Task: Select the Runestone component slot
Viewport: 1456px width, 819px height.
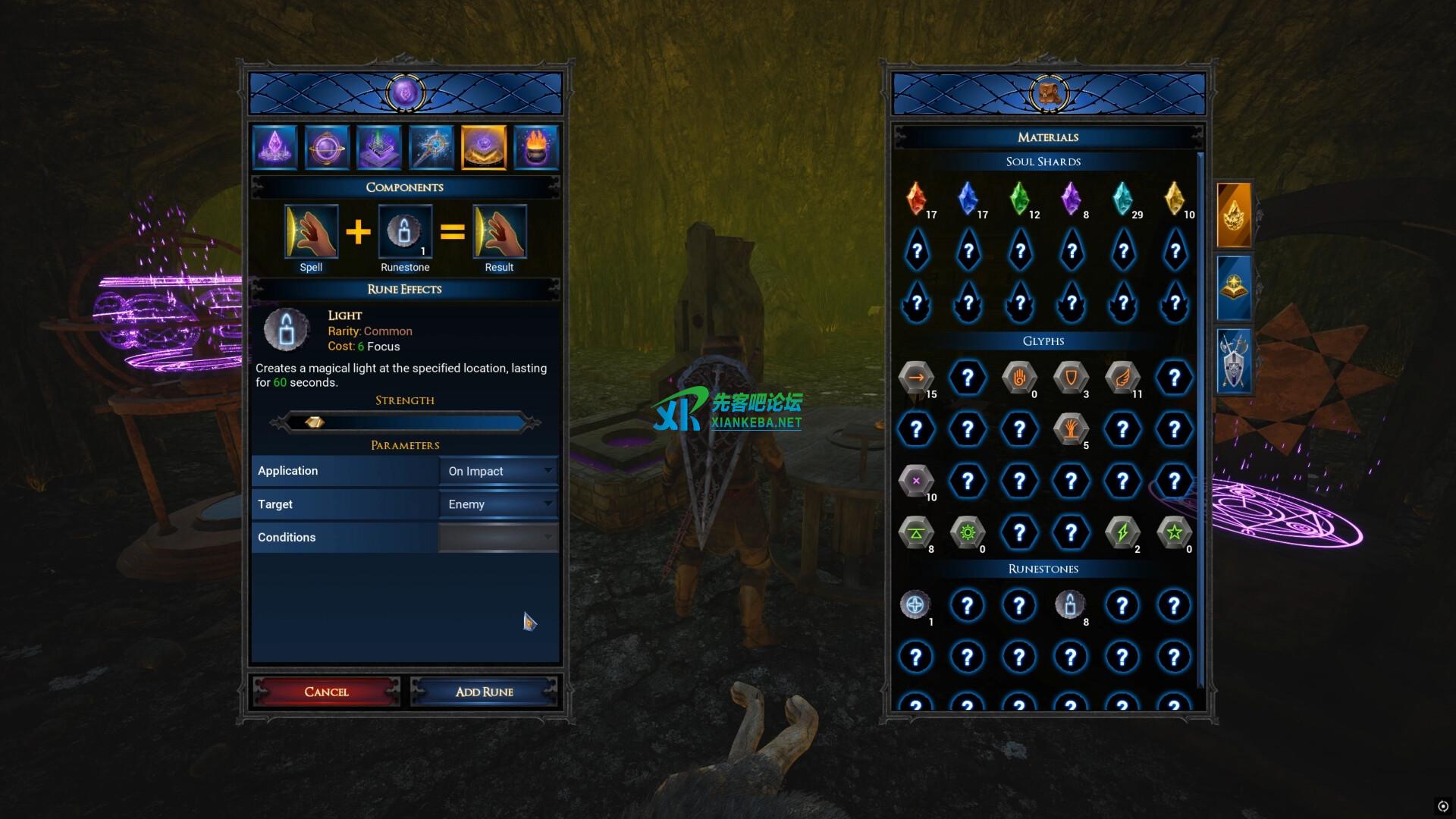Action: [405, 232]
